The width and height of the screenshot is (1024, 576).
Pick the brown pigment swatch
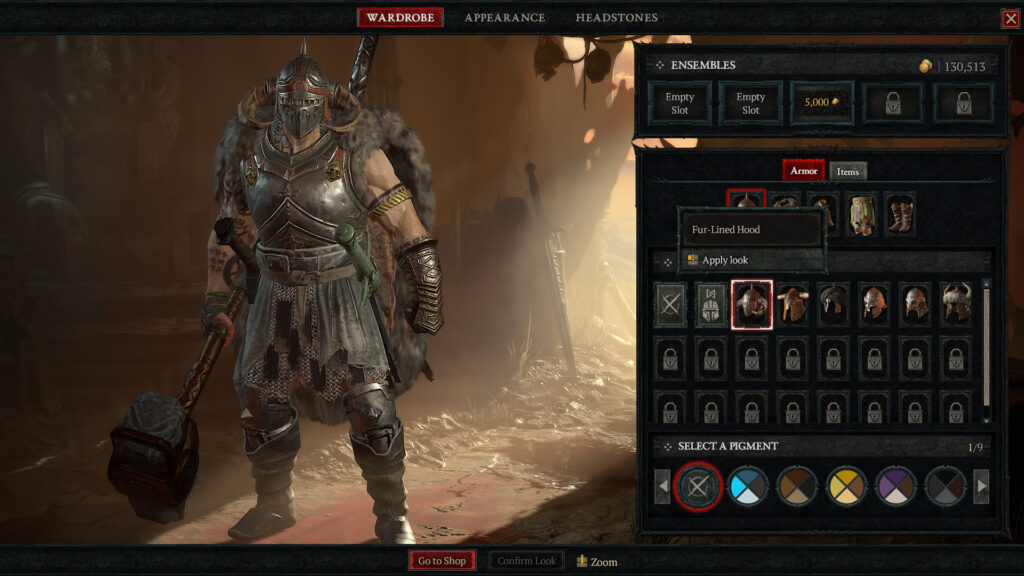point(797,487)
